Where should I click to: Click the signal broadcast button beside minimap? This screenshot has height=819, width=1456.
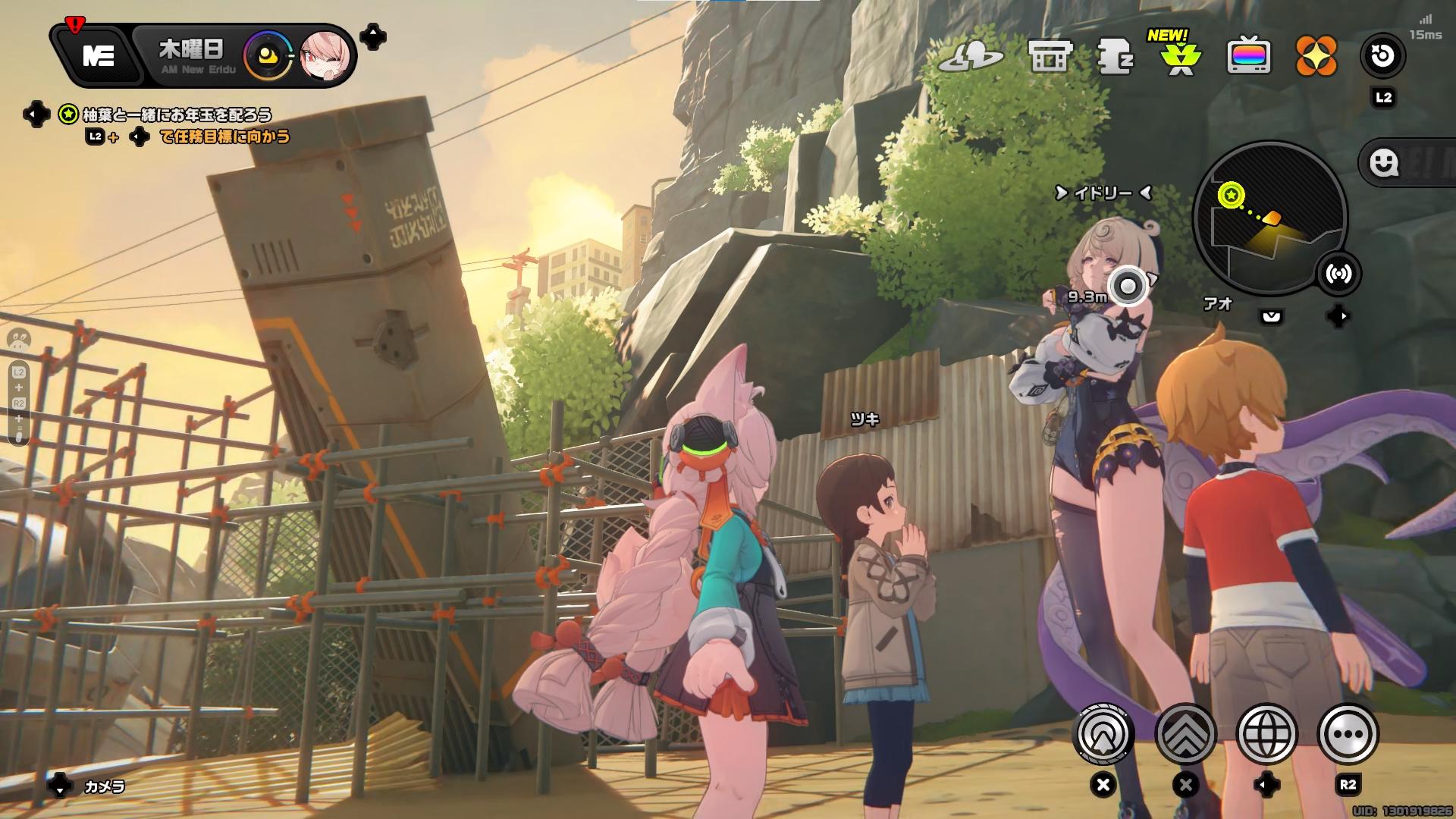pos(1338,275)
